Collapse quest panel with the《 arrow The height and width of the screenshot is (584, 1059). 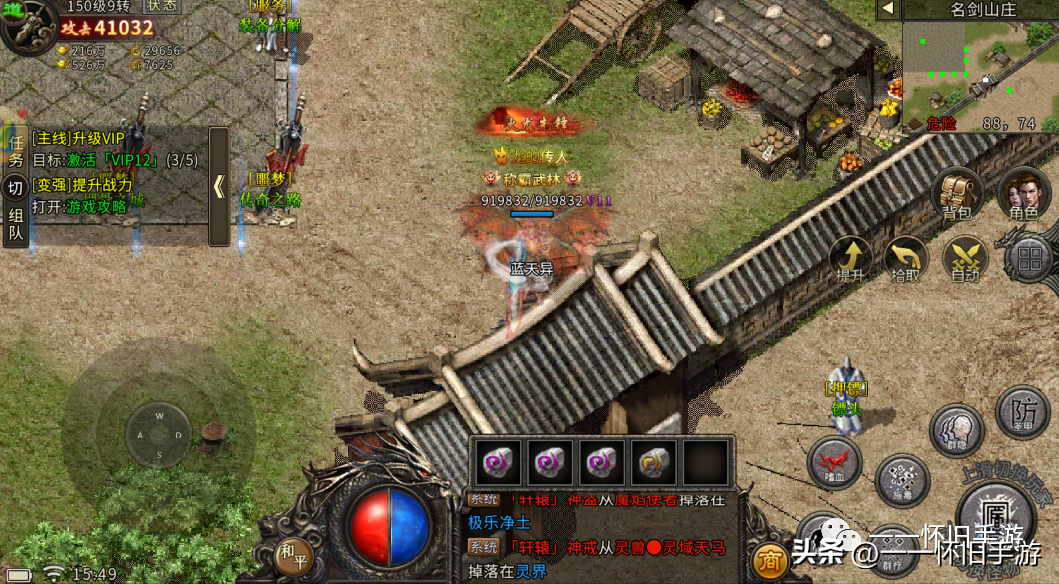coord(218,187)
